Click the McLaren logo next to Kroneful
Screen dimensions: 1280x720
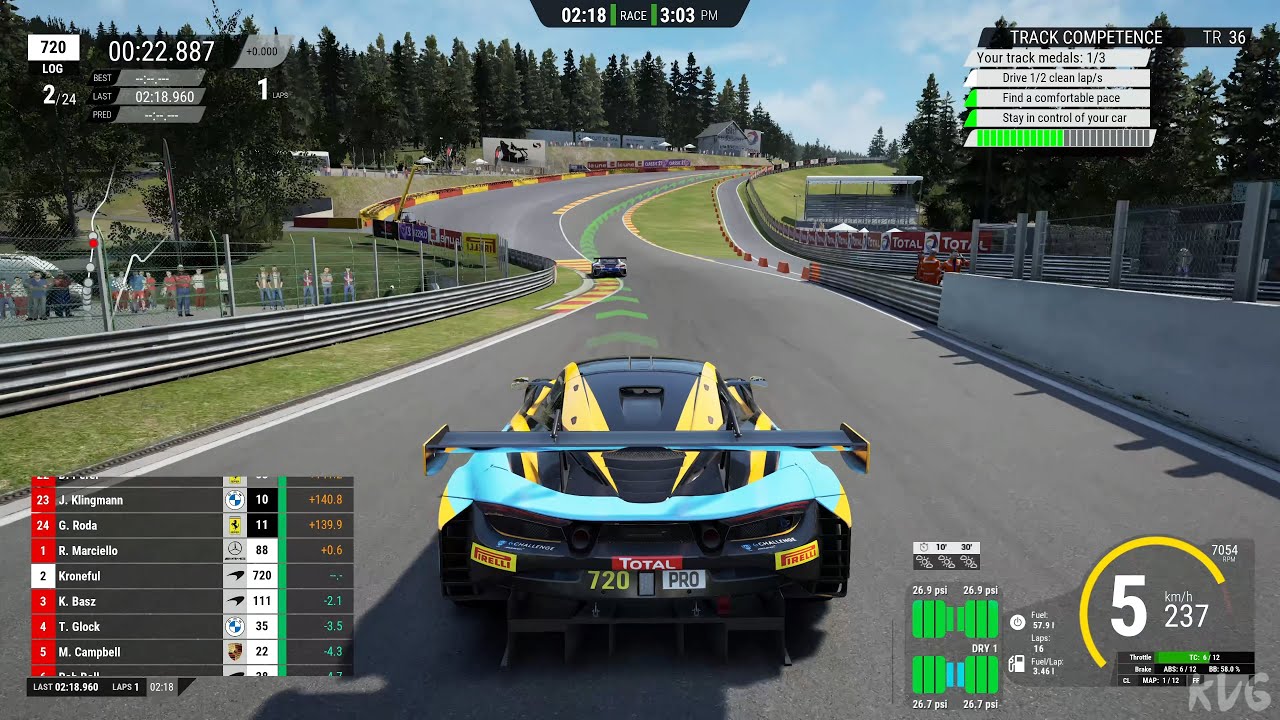tap(234, 574)
